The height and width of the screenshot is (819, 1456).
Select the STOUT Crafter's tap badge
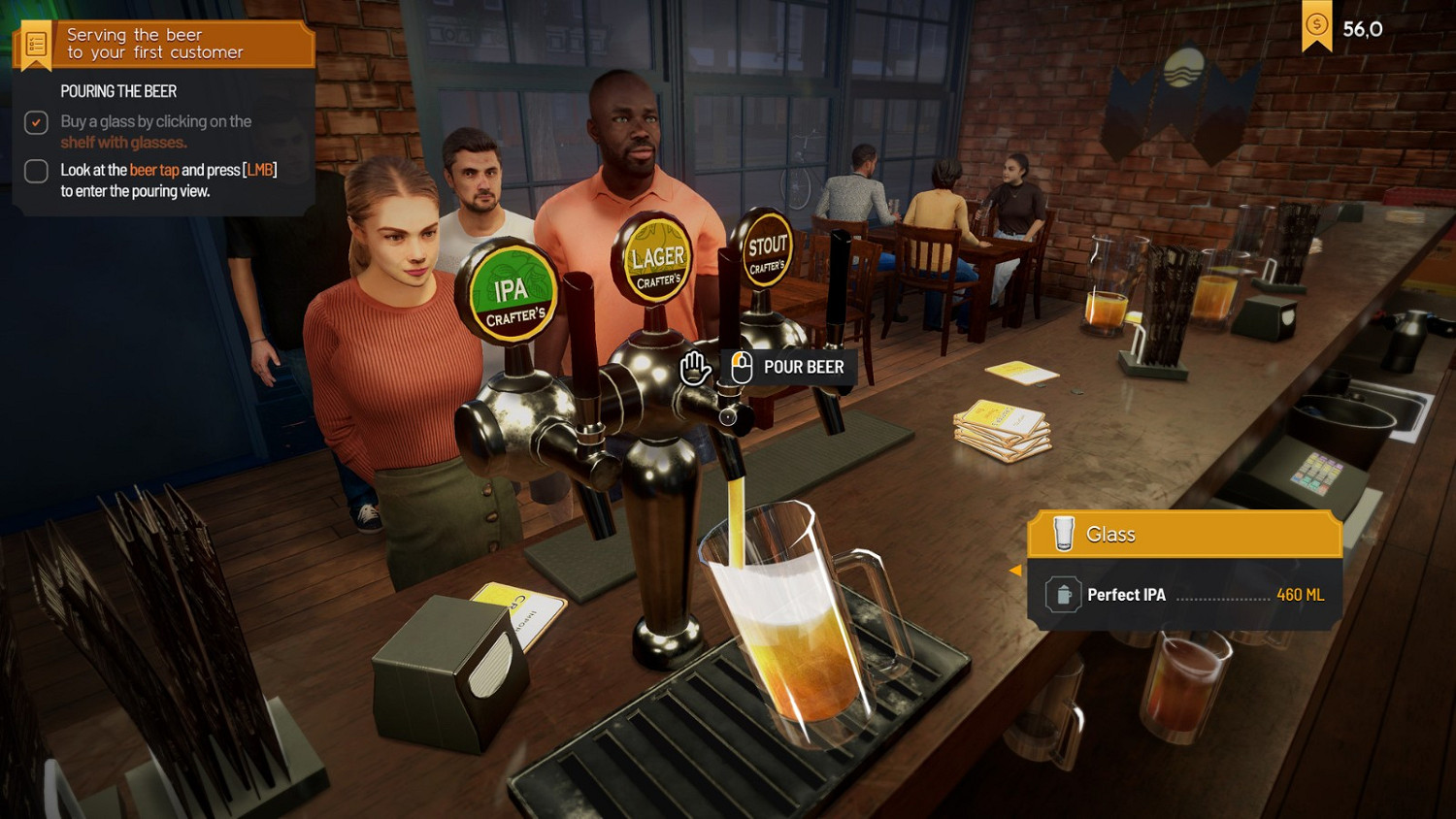tap(766, 247)
